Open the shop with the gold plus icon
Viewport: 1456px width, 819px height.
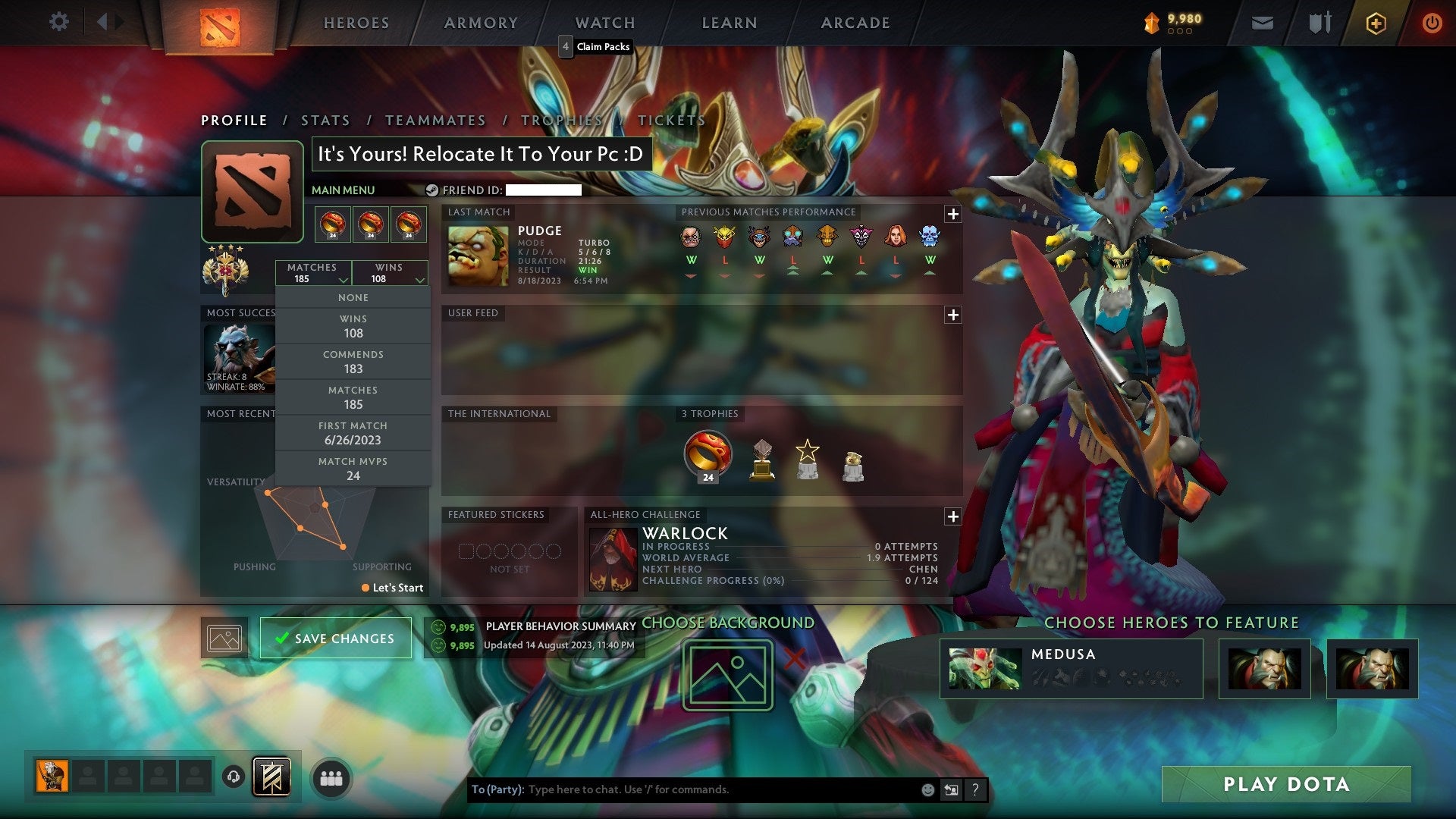tap(1375, 23)
